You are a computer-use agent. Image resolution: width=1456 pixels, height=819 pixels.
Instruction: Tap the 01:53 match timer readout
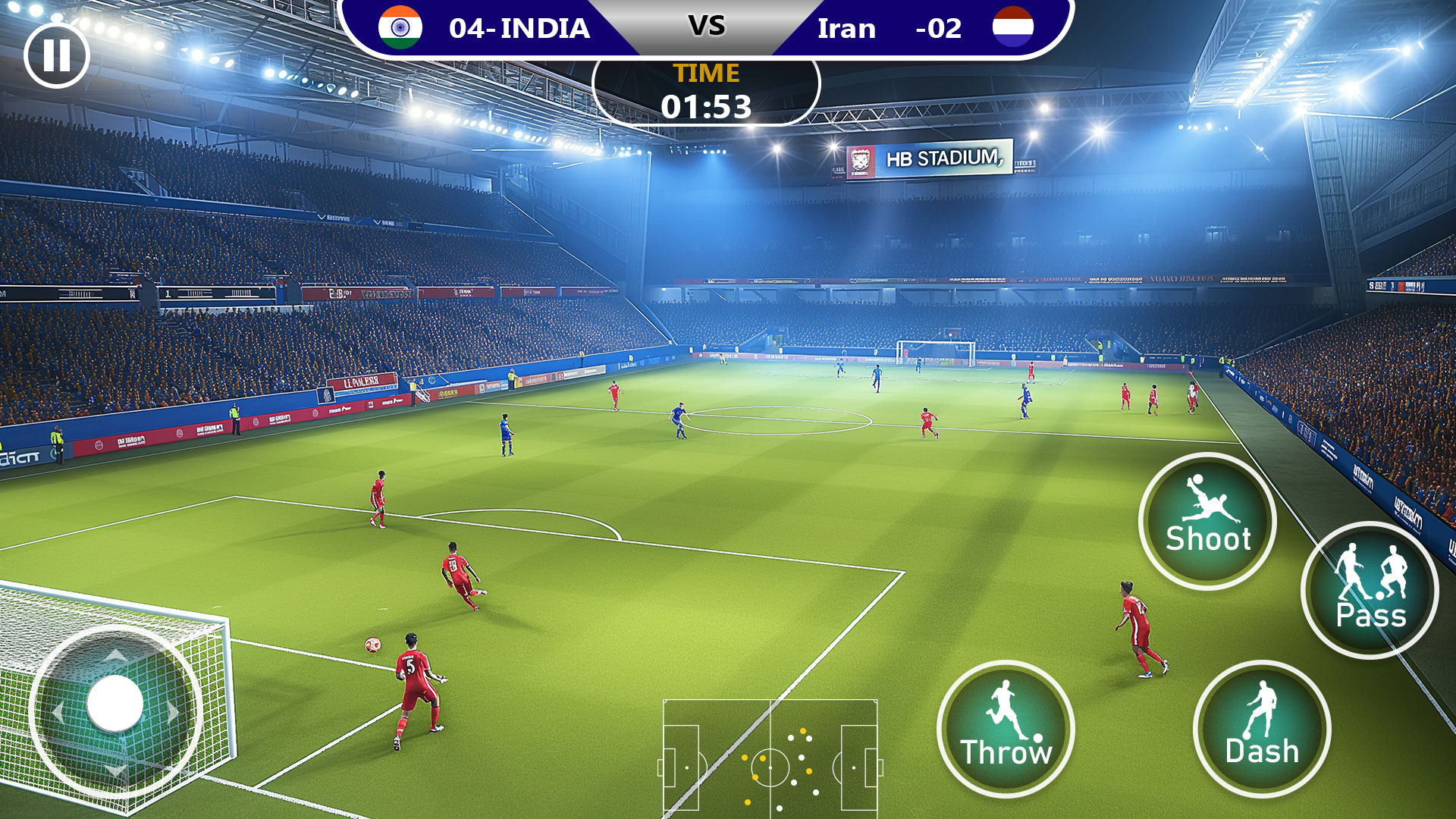706,108
